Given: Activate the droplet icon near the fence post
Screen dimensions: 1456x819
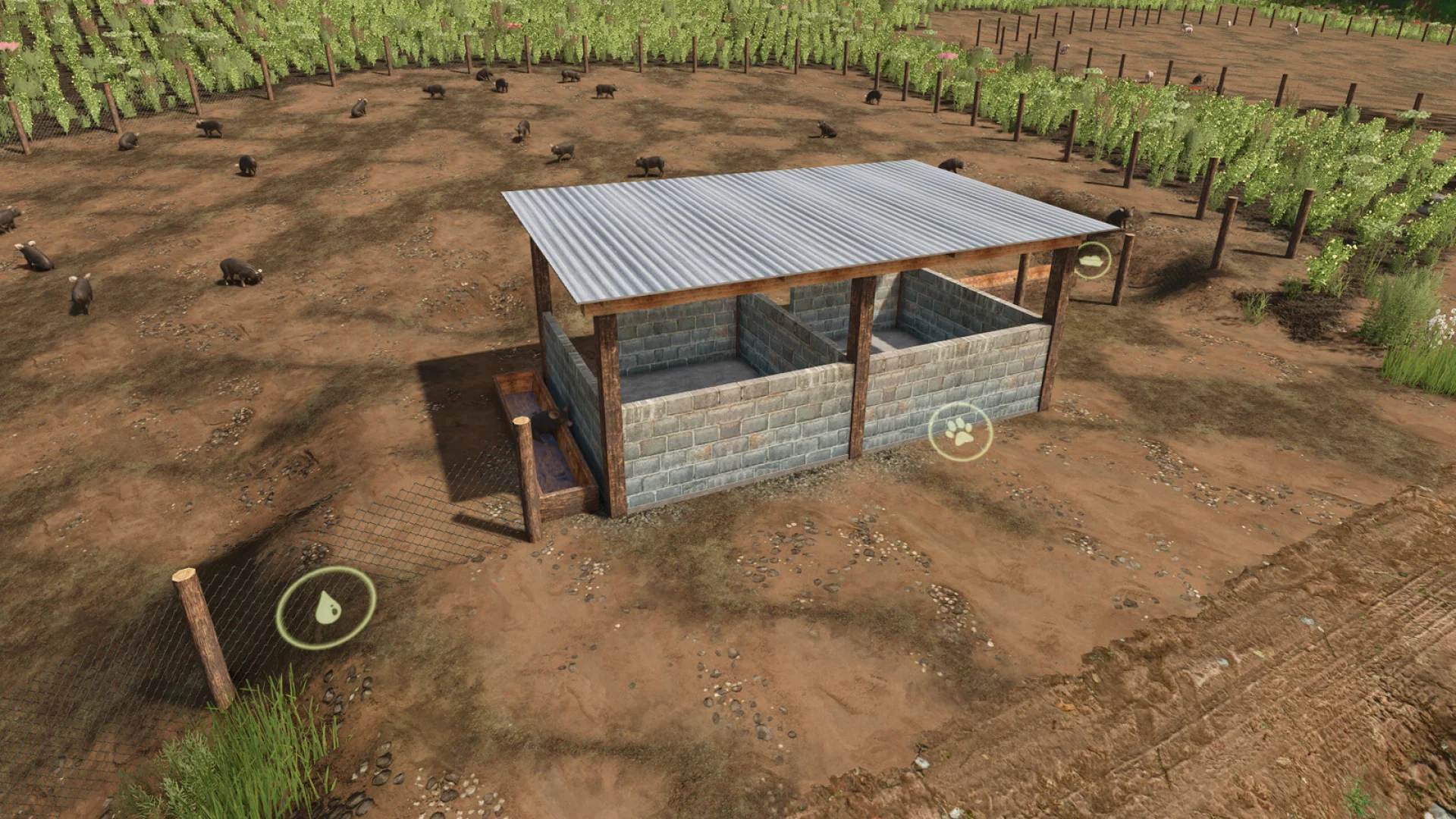Looking at the screenshot, I should (x=326, y=608).
